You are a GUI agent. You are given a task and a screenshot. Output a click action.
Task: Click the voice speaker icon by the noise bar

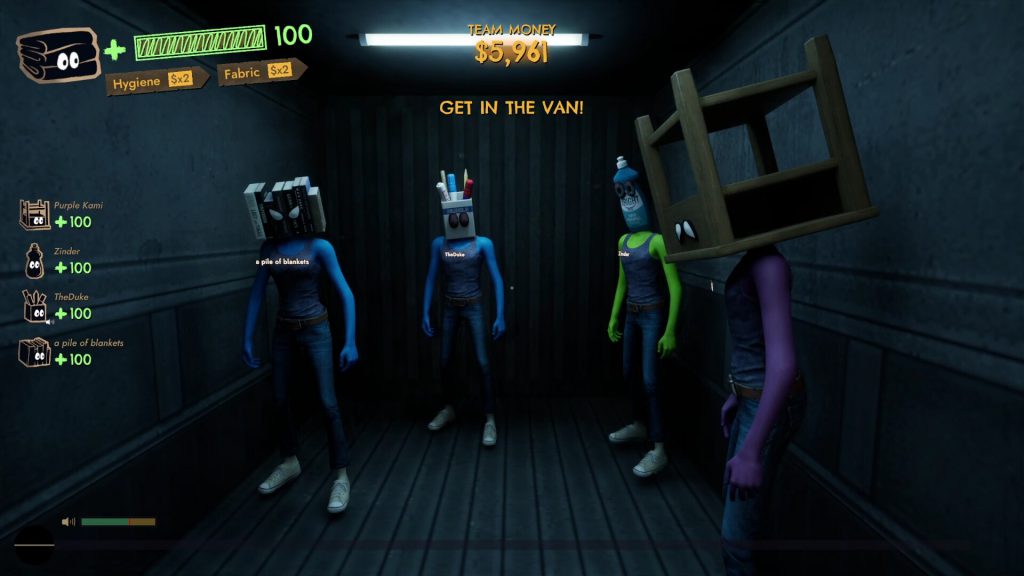(x=69, y=521)
